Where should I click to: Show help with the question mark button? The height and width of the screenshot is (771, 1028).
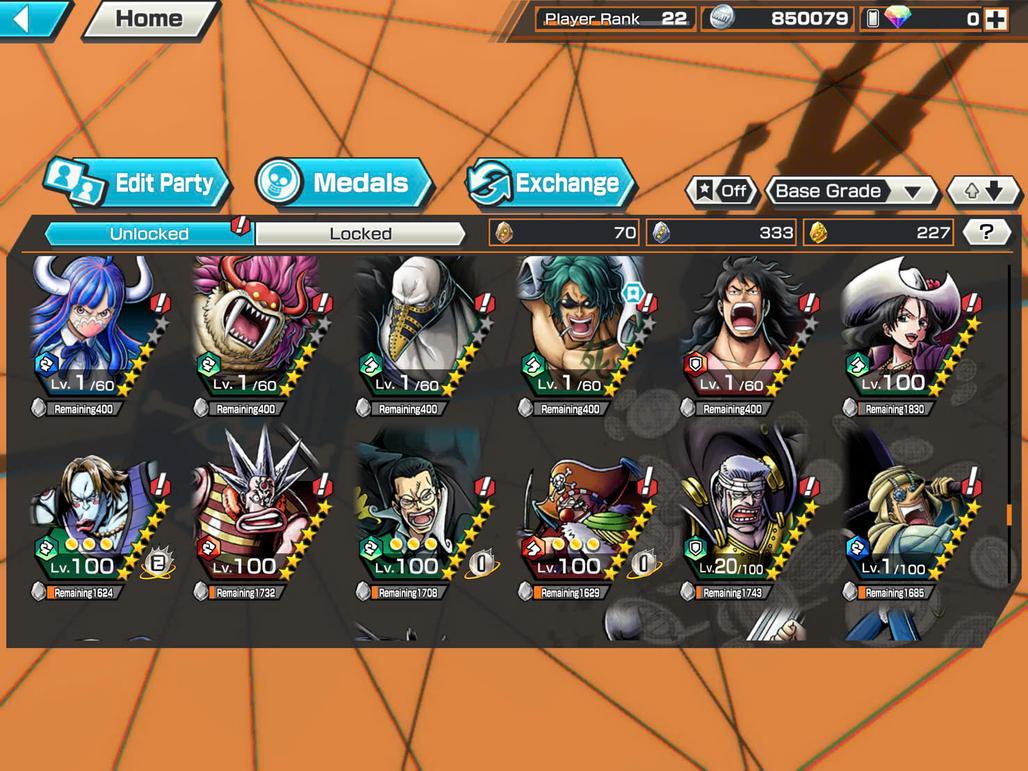(x=986, y=233)
